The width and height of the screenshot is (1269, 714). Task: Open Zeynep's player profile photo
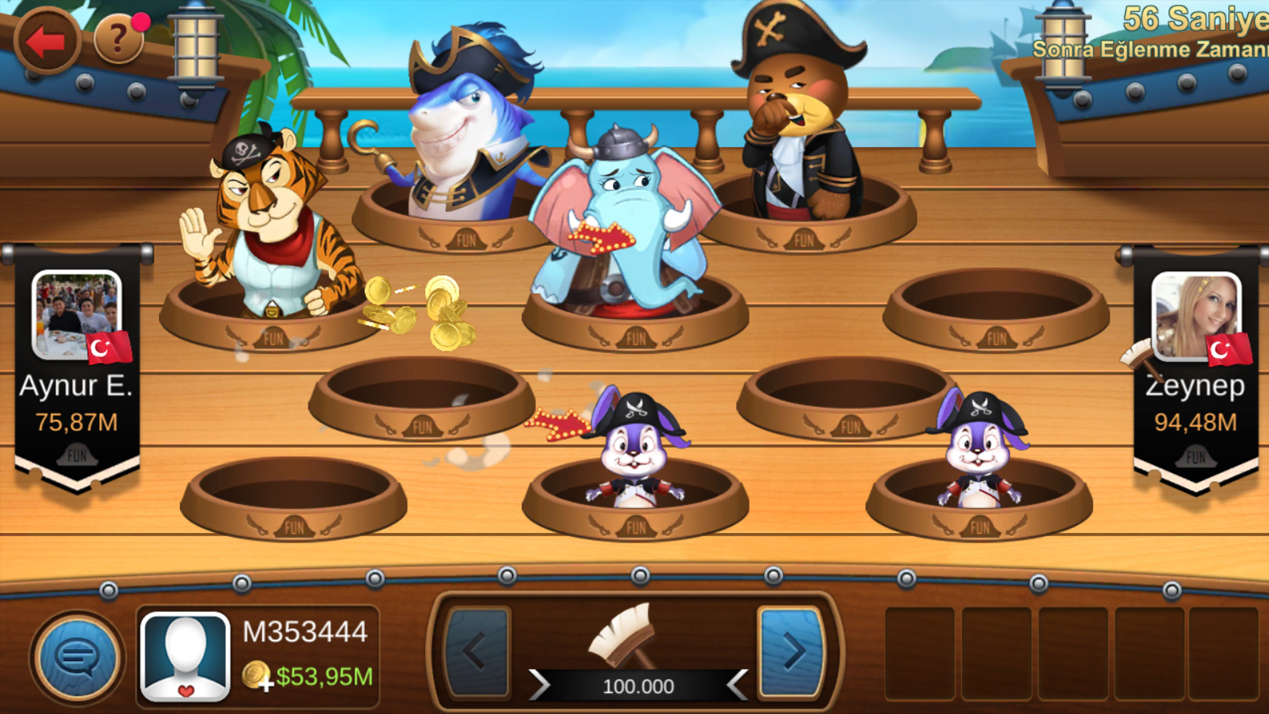1195,315
